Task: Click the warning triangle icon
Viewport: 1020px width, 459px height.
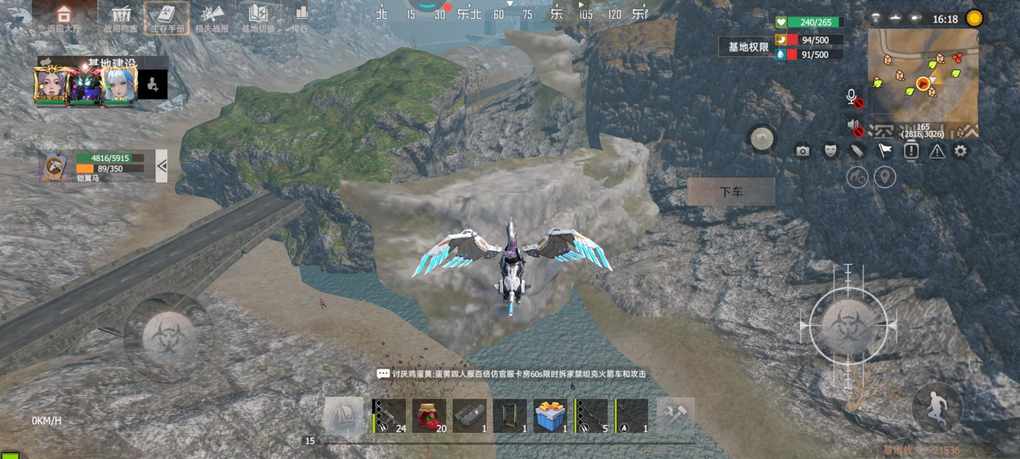Action: click(x=937, y=151)
